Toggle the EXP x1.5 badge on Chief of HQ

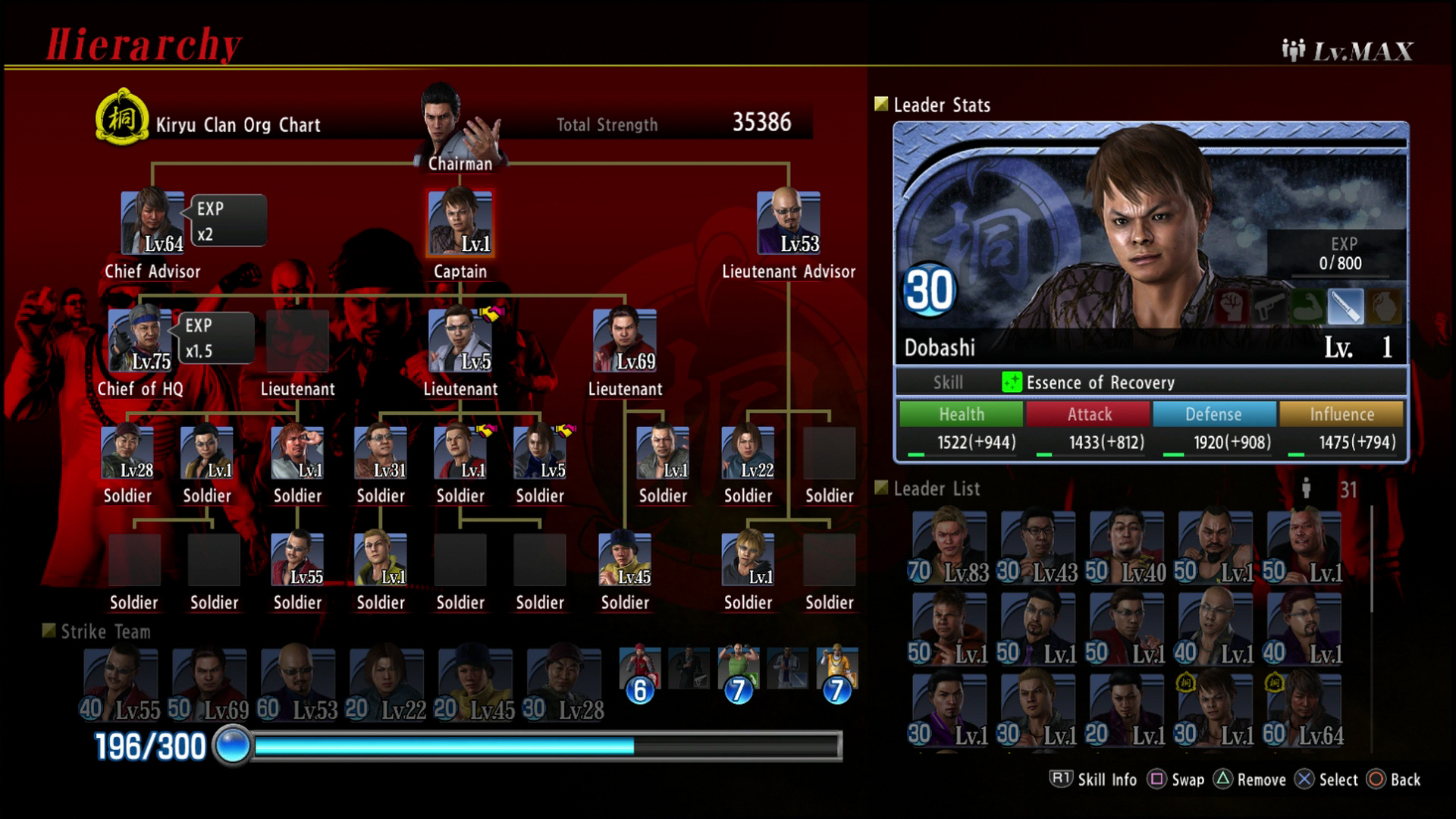[215, 337]
